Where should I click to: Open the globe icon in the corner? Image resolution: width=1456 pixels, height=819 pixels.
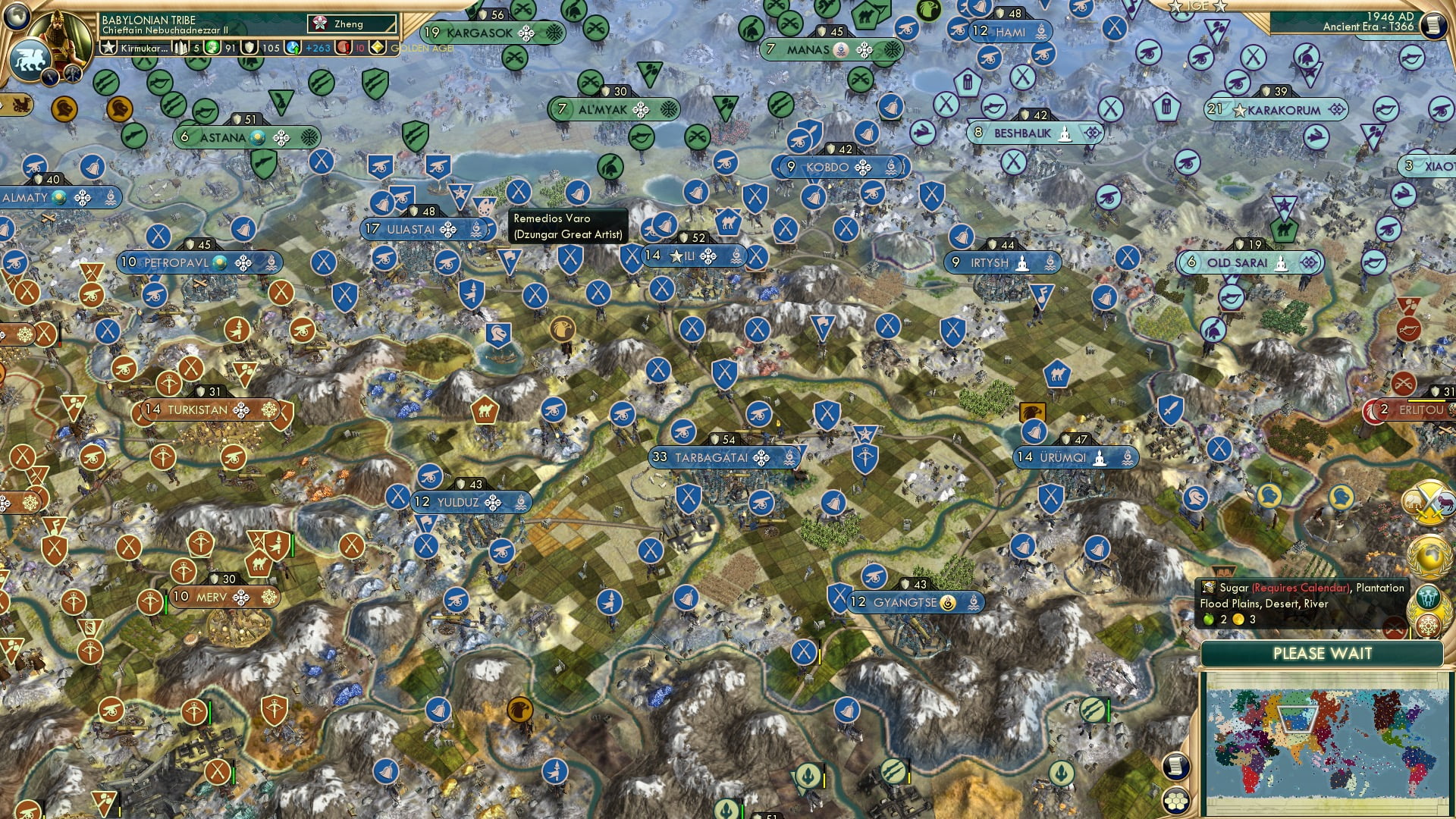coord(15,14)
